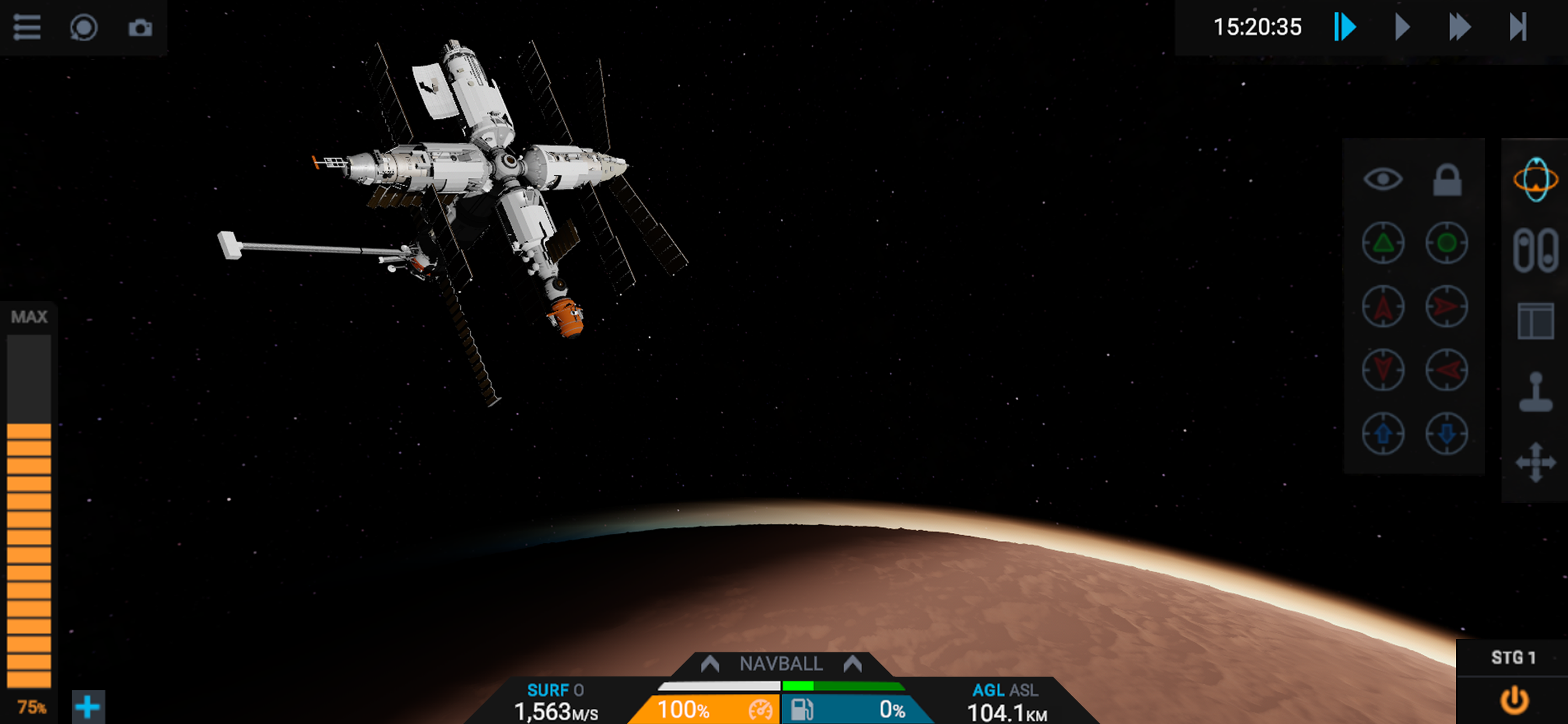Choose the blue up-arrow heading lock

[x=1383, y=433]
